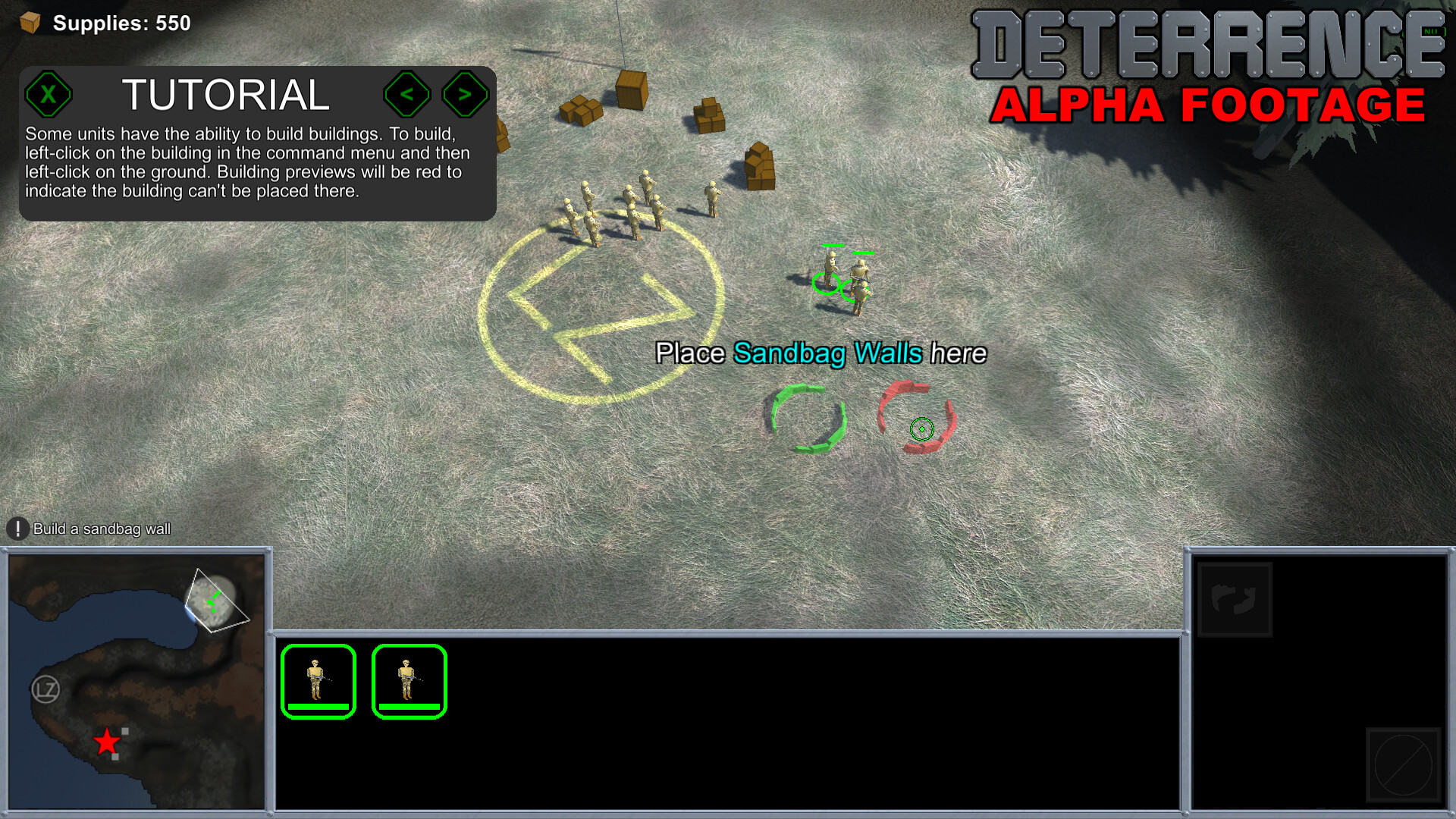Go back to the previous tutorial page
Viewport: 1456px width, 819px height.
click(x=408, y=94)
